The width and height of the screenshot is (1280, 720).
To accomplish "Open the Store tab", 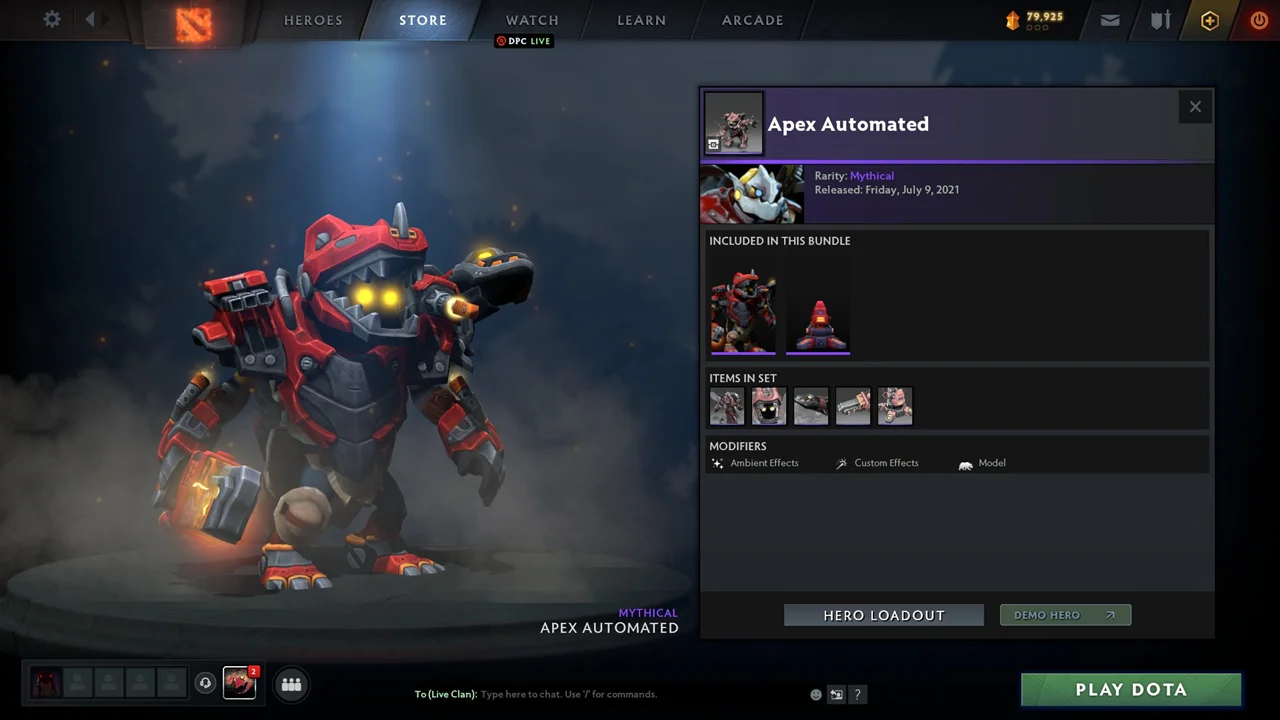I will point(423,20).
